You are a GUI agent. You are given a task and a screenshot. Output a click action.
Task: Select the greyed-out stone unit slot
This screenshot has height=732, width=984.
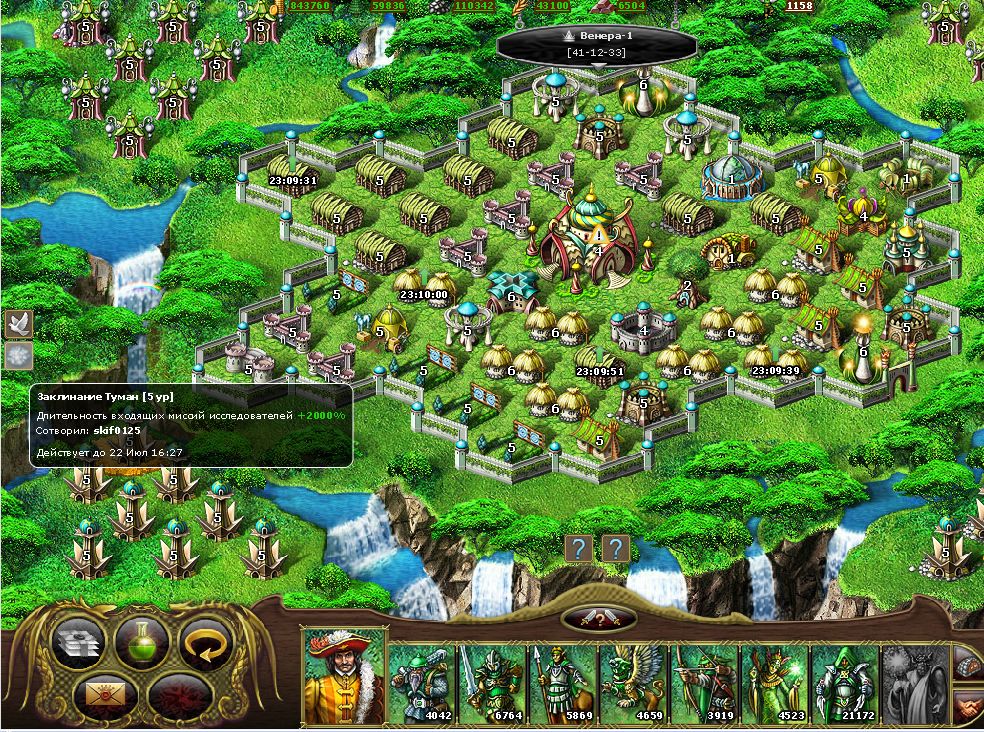tap(913, 684)
